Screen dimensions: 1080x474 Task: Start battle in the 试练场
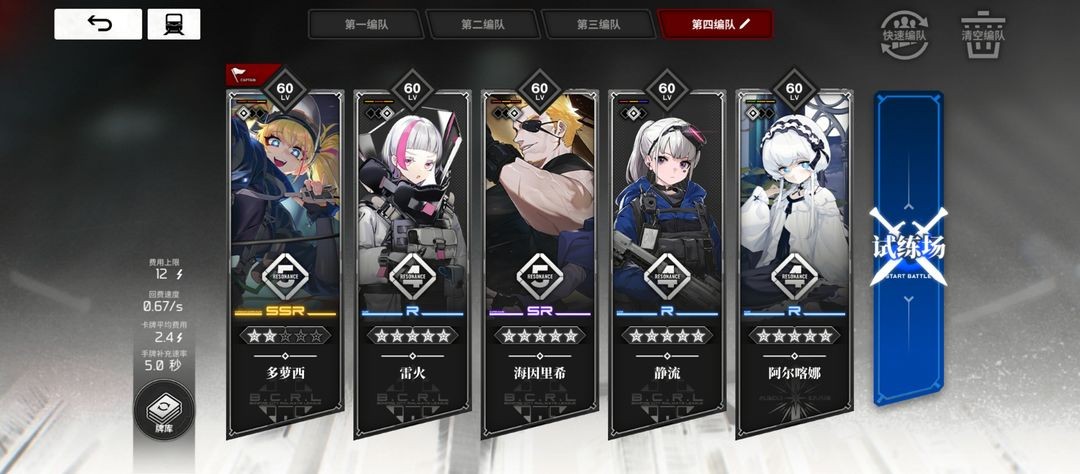908,248
